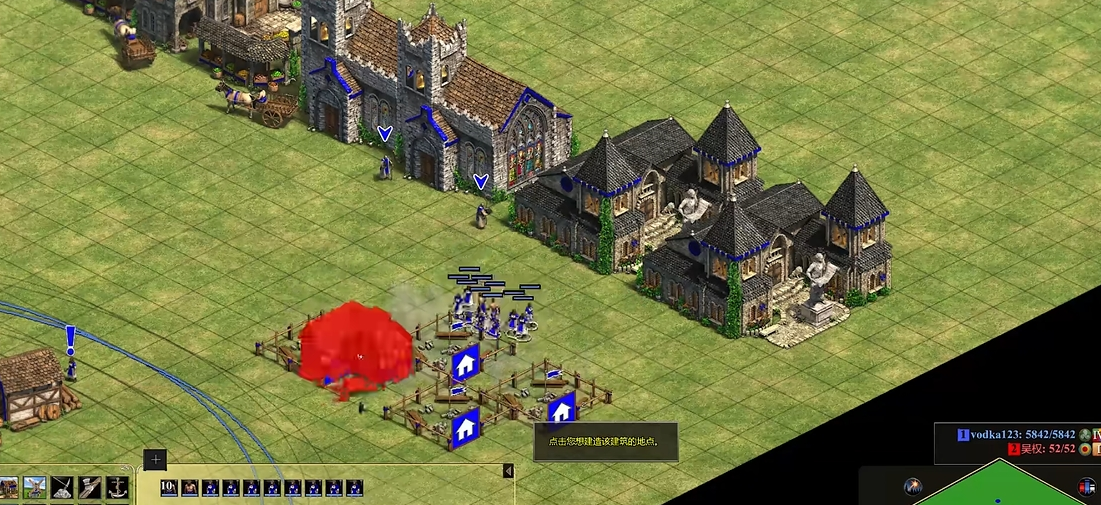
Task: Select the Dock anchor build icon
Action: [116, 488]
